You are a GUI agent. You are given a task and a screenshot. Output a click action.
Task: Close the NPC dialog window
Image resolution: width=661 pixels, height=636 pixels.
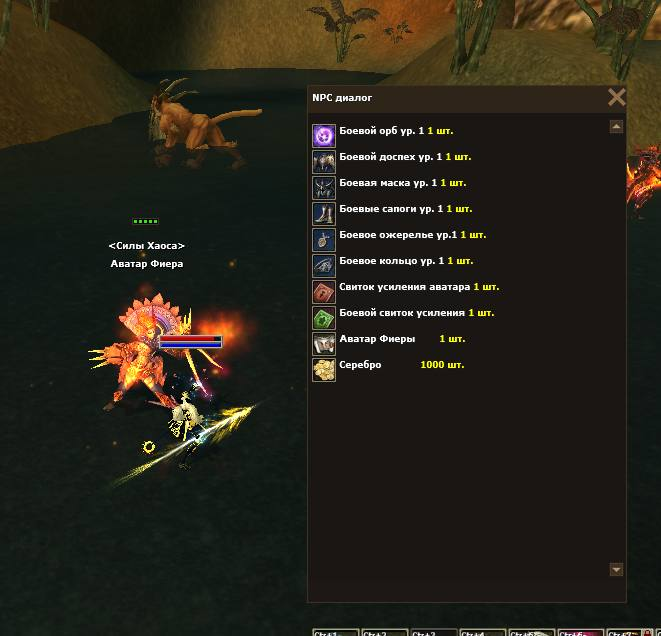pos(616,97)
